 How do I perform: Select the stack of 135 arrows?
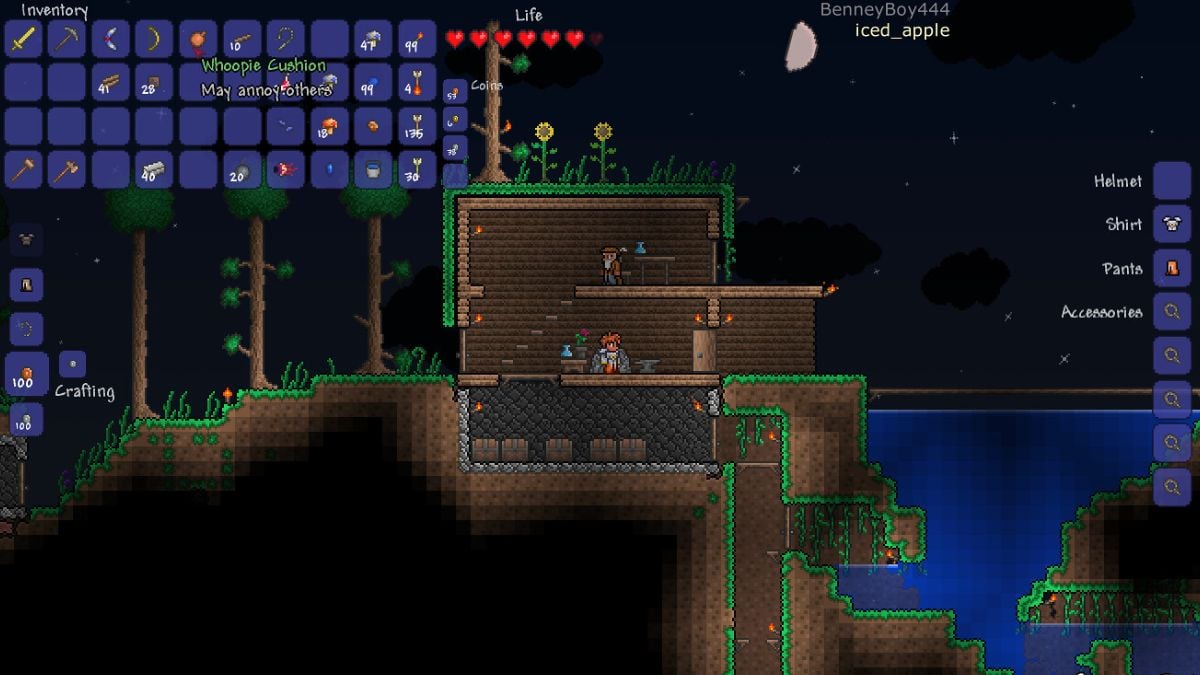pos(417,127)
